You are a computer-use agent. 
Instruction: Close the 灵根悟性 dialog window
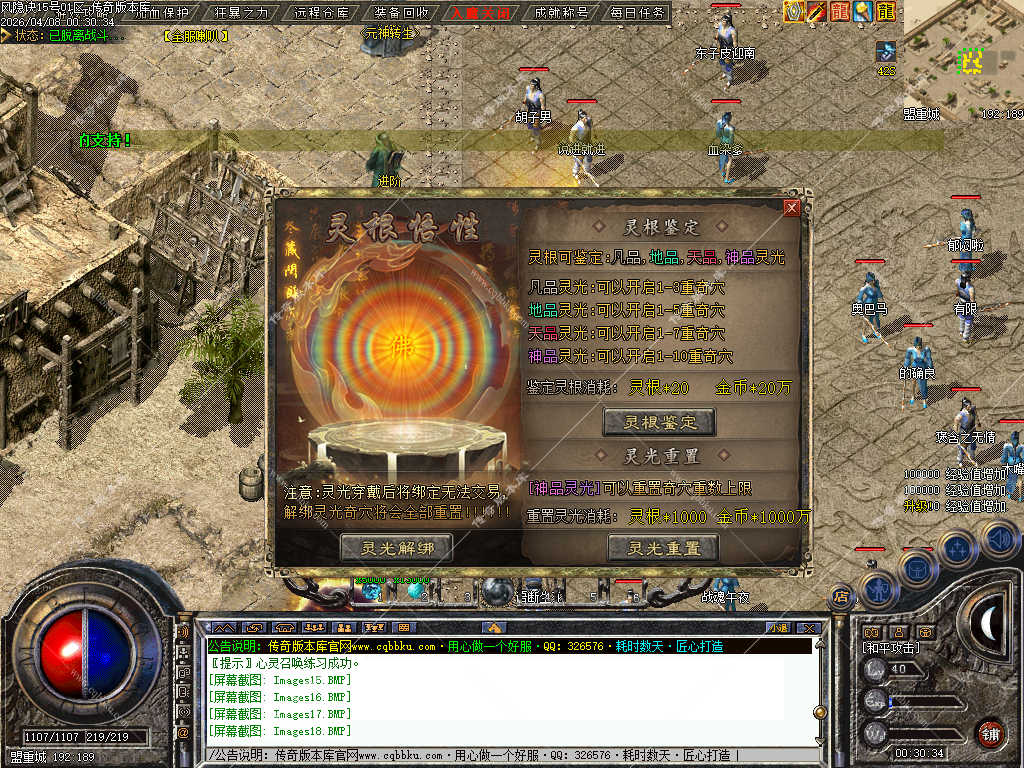[792, 208]
